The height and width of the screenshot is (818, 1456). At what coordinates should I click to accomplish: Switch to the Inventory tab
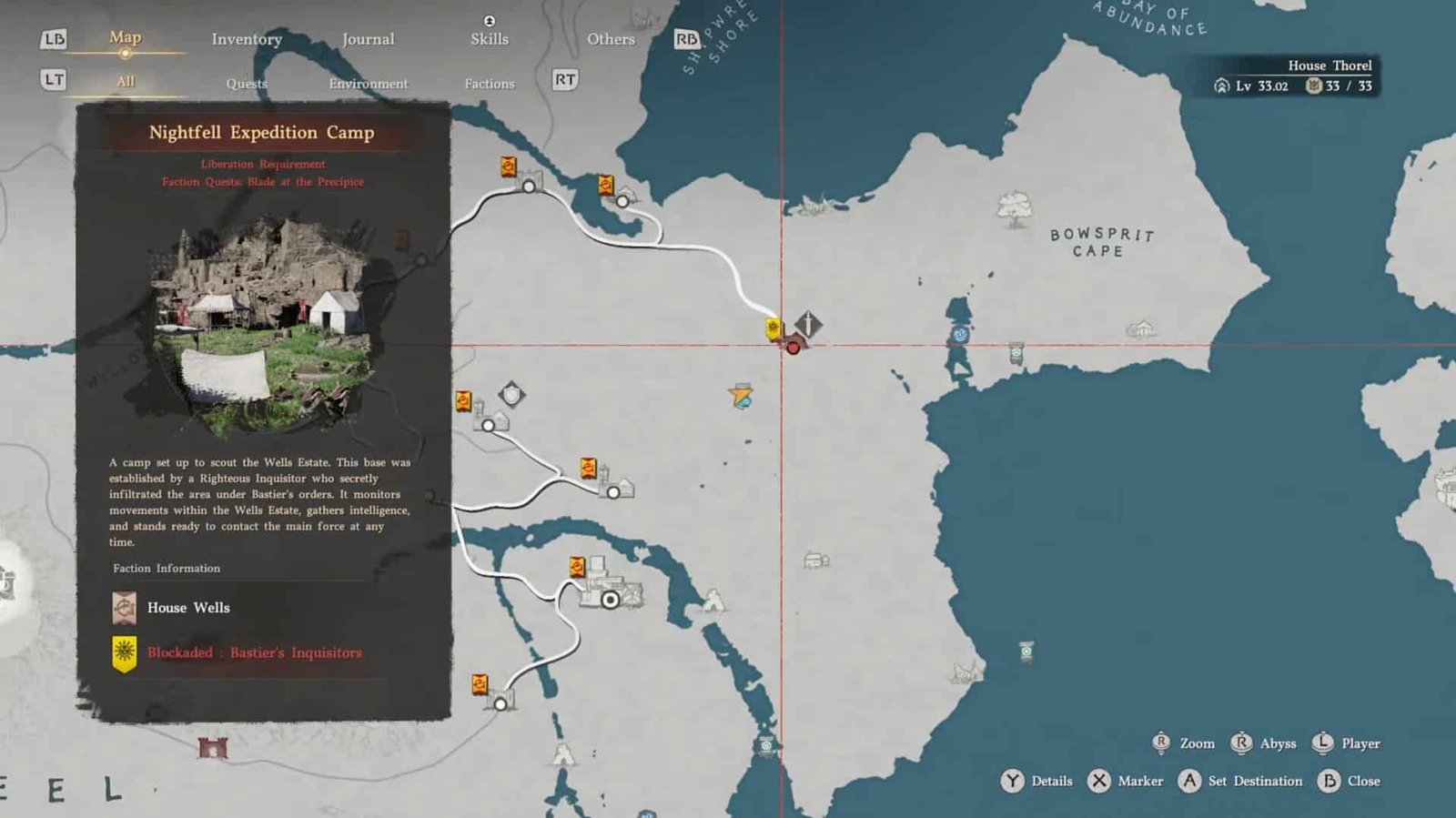point(247,39)
